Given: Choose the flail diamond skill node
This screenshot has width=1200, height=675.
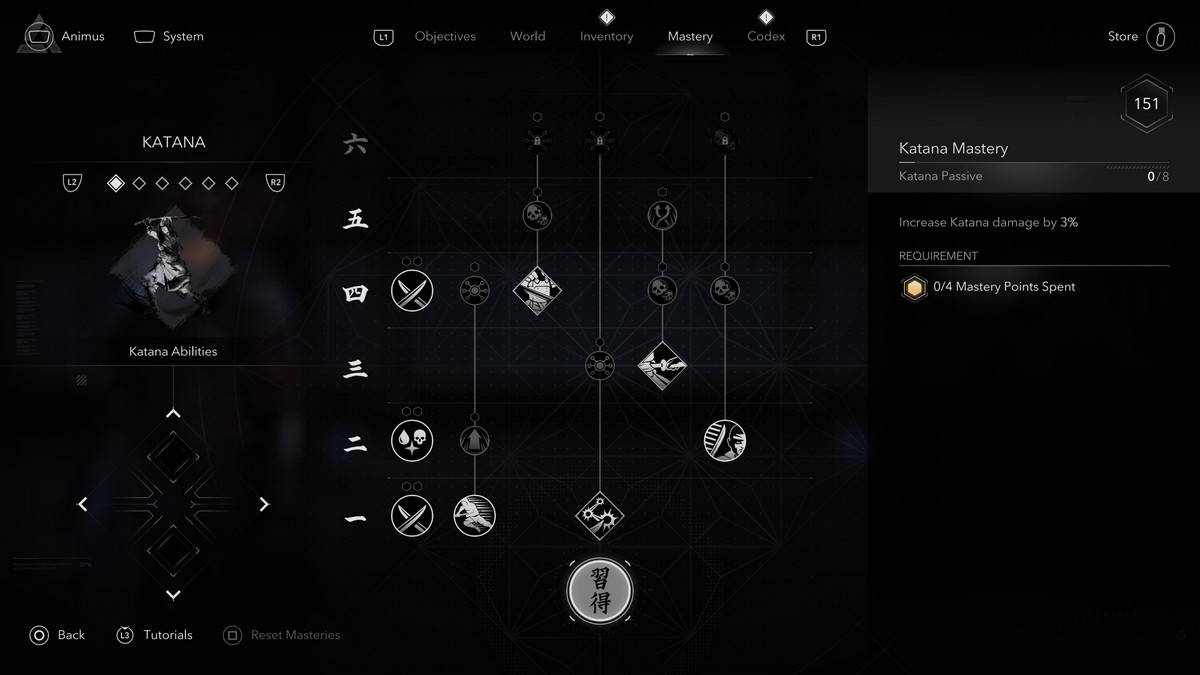Looking at the screenshot, I should (600, 515).
